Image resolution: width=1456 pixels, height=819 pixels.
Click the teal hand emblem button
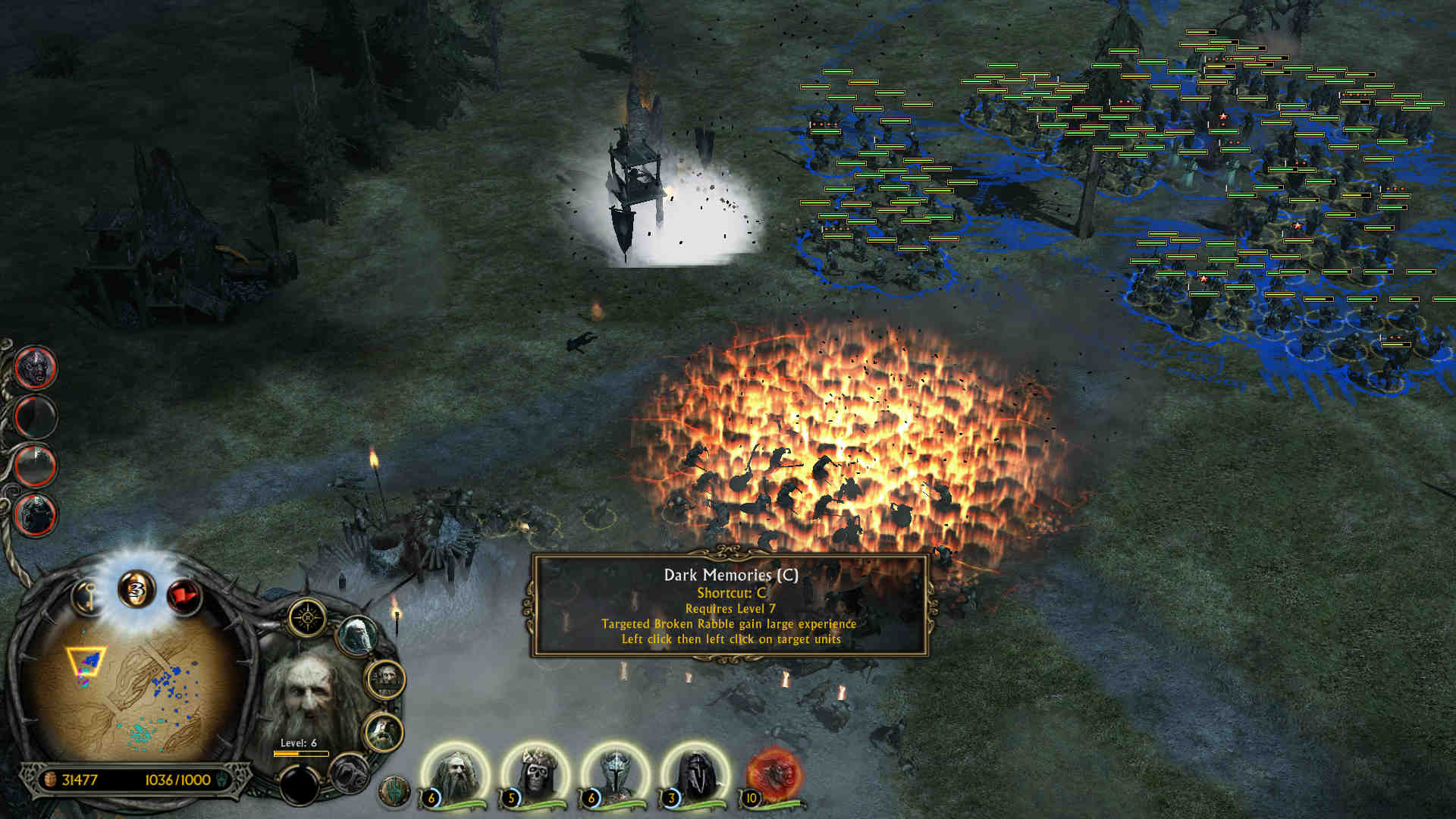pyautogui.click(x=394, y=792)
